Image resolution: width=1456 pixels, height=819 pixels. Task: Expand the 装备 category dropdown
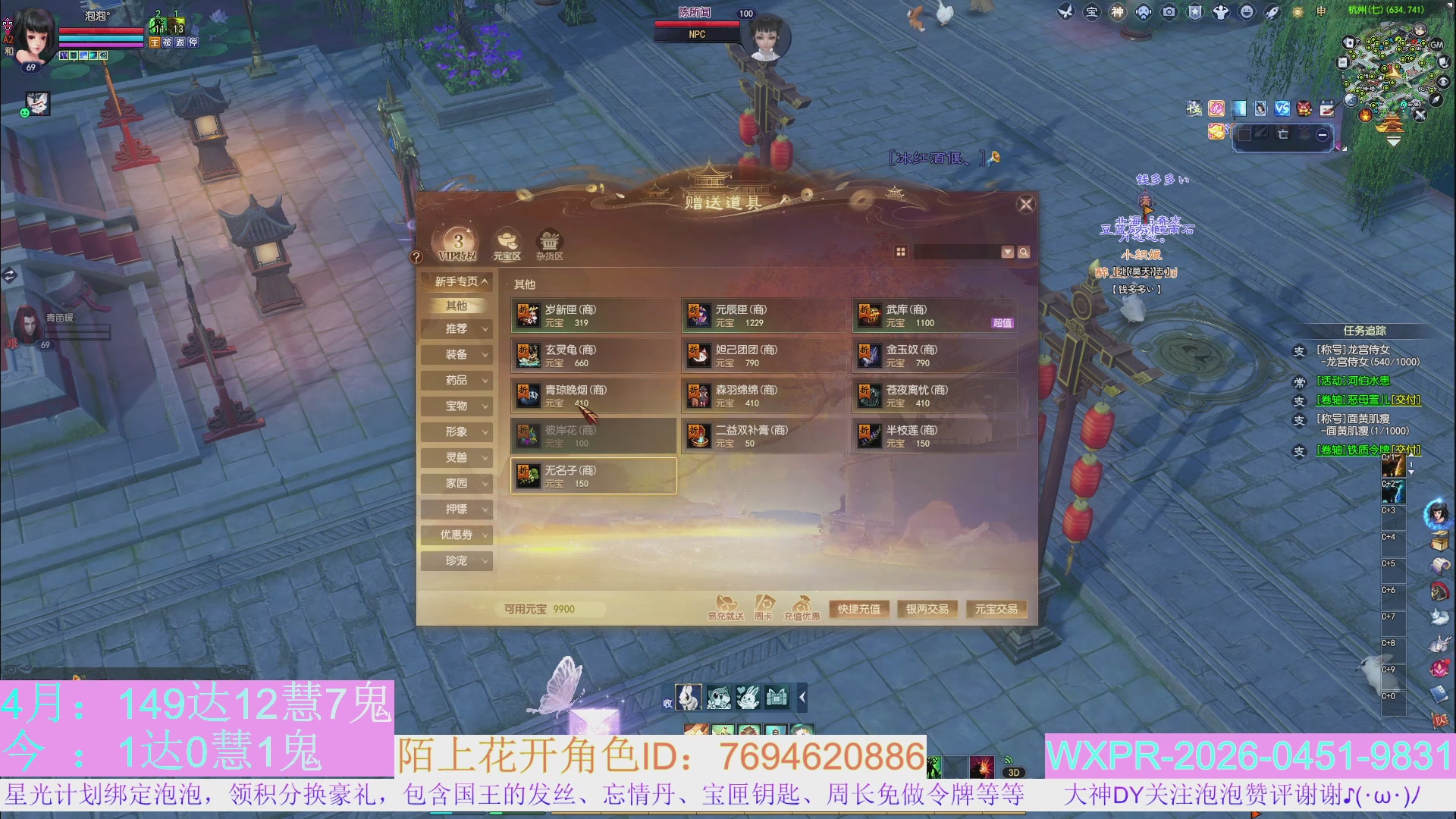[x=456, y=354]
